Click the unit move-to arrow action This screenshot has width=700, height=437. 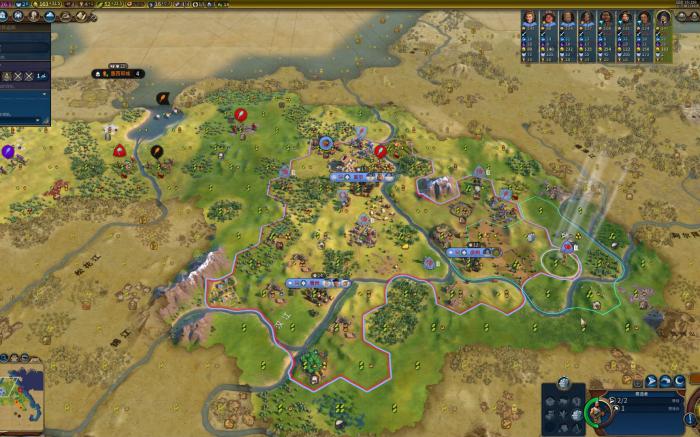pyautogui.click(x=651, y=381)
